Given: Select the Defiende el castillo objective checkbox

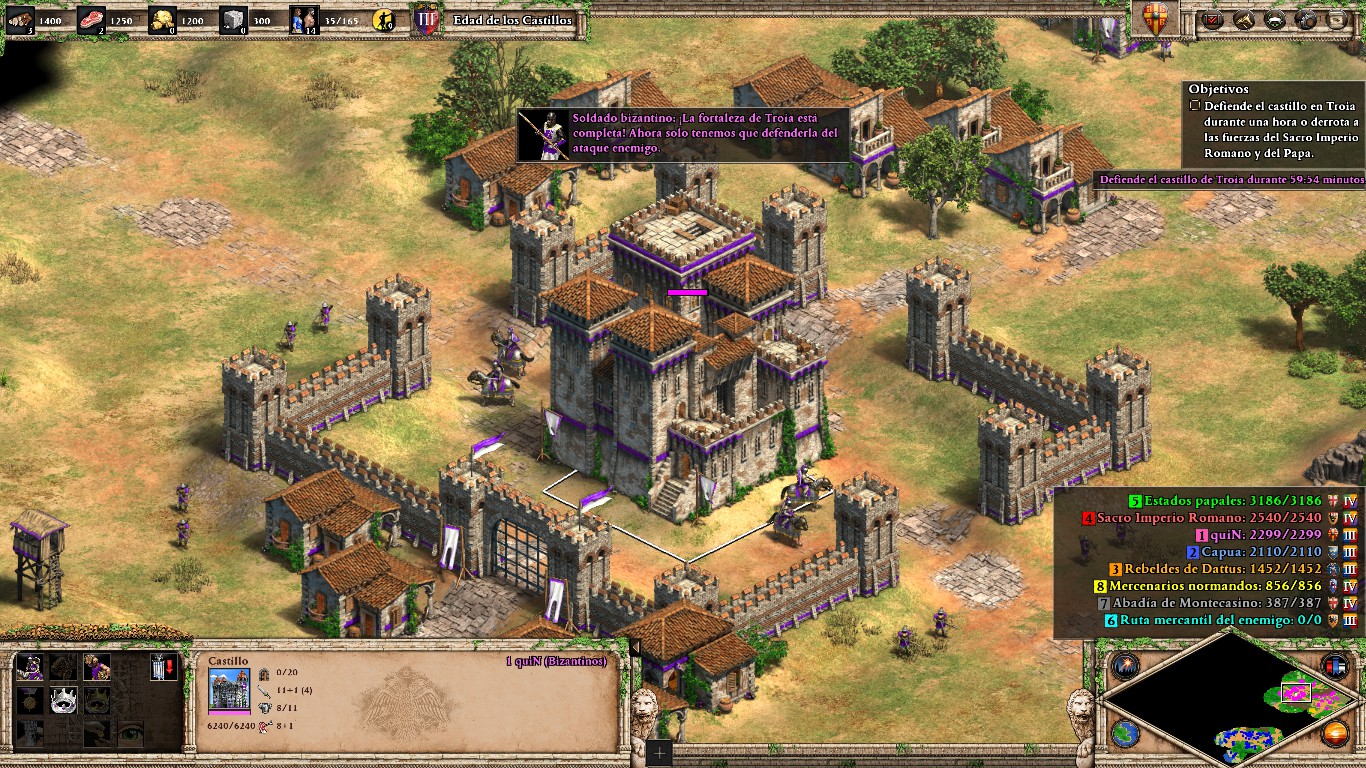Looking at the screenshot, I should click(x=1195, y=105).
